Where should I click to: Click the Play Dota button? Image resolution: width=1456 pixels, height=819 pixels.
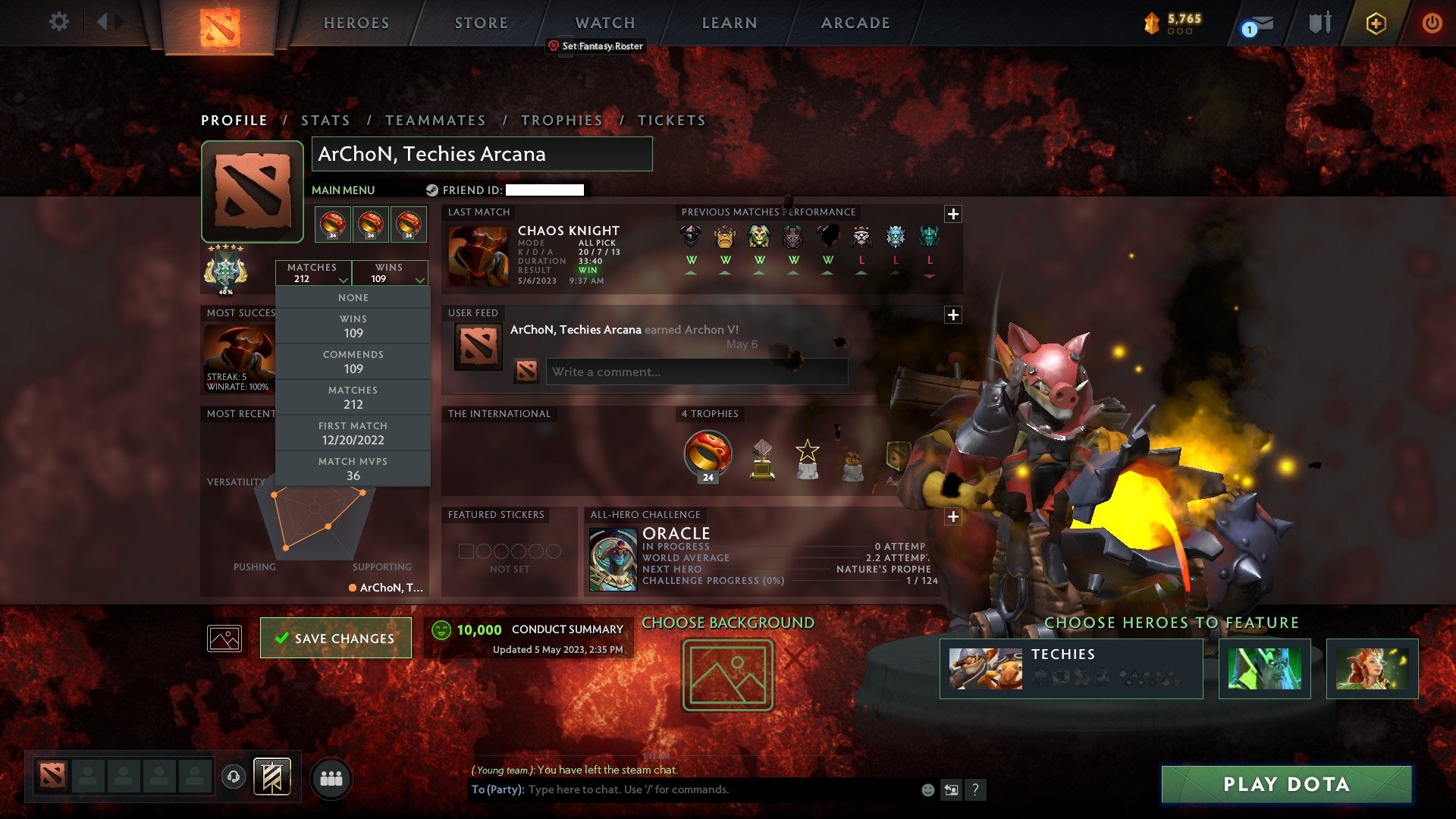(1285, 785)
